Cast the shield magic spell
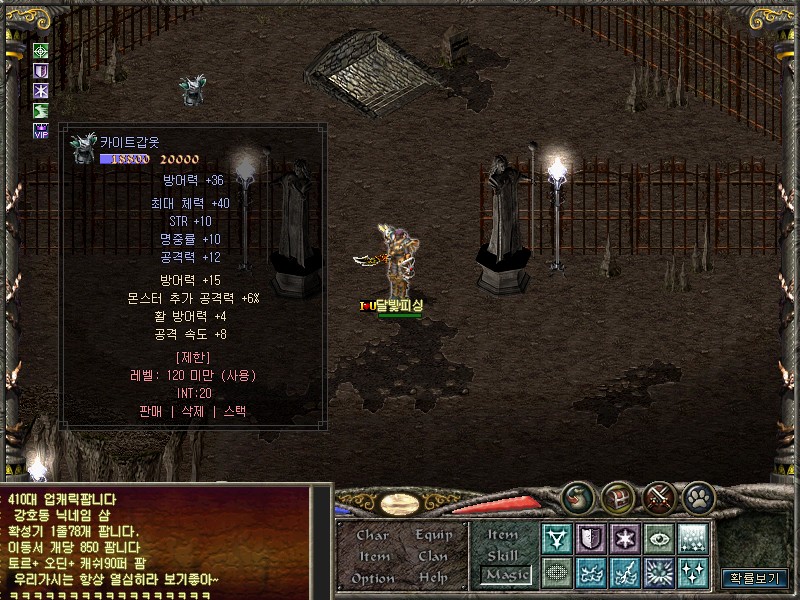Viewport: 800px width, 600px height. 592,539
